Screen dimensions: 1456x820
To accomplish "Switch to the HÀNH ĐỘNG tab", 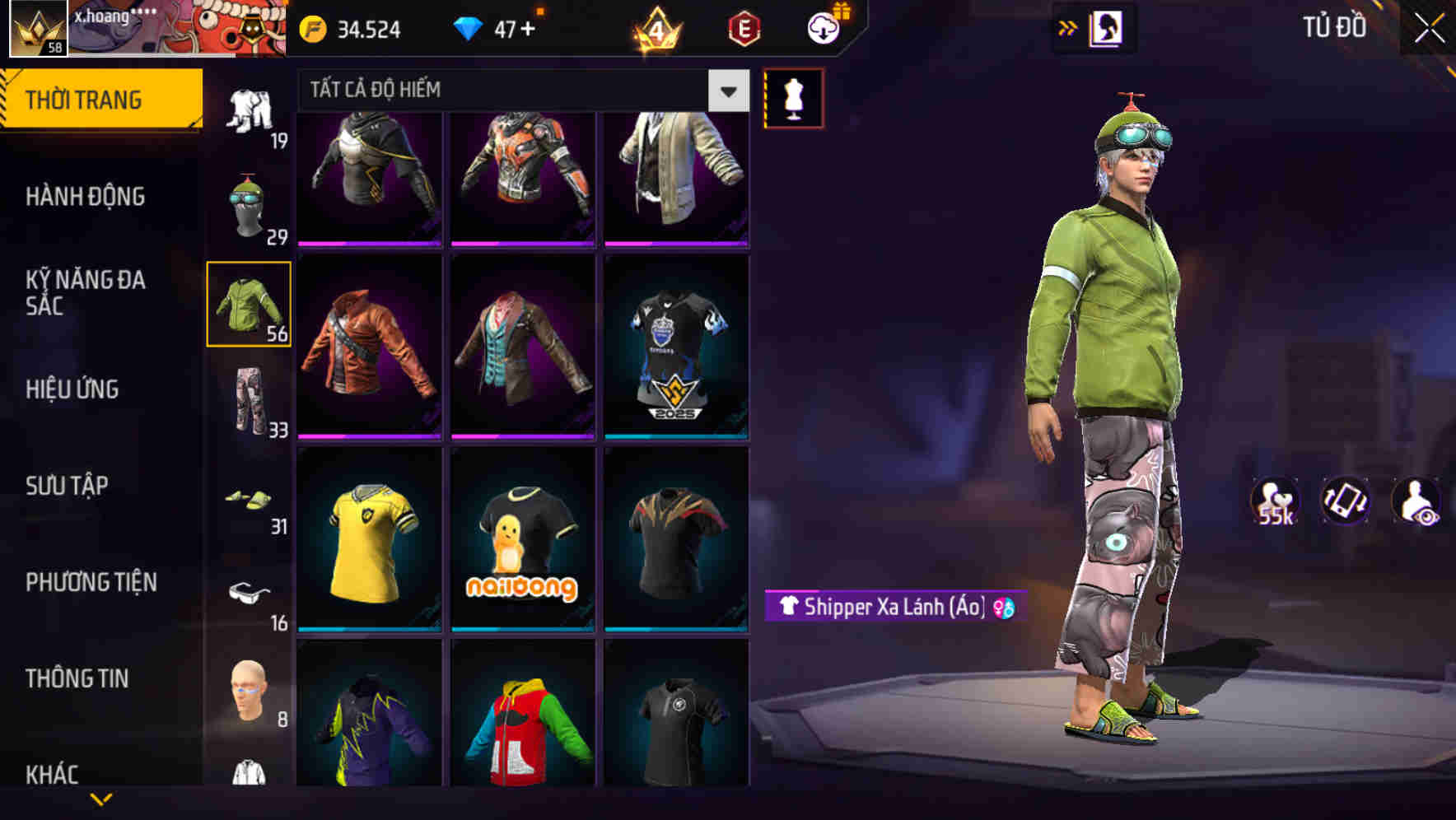I will 86,197.
